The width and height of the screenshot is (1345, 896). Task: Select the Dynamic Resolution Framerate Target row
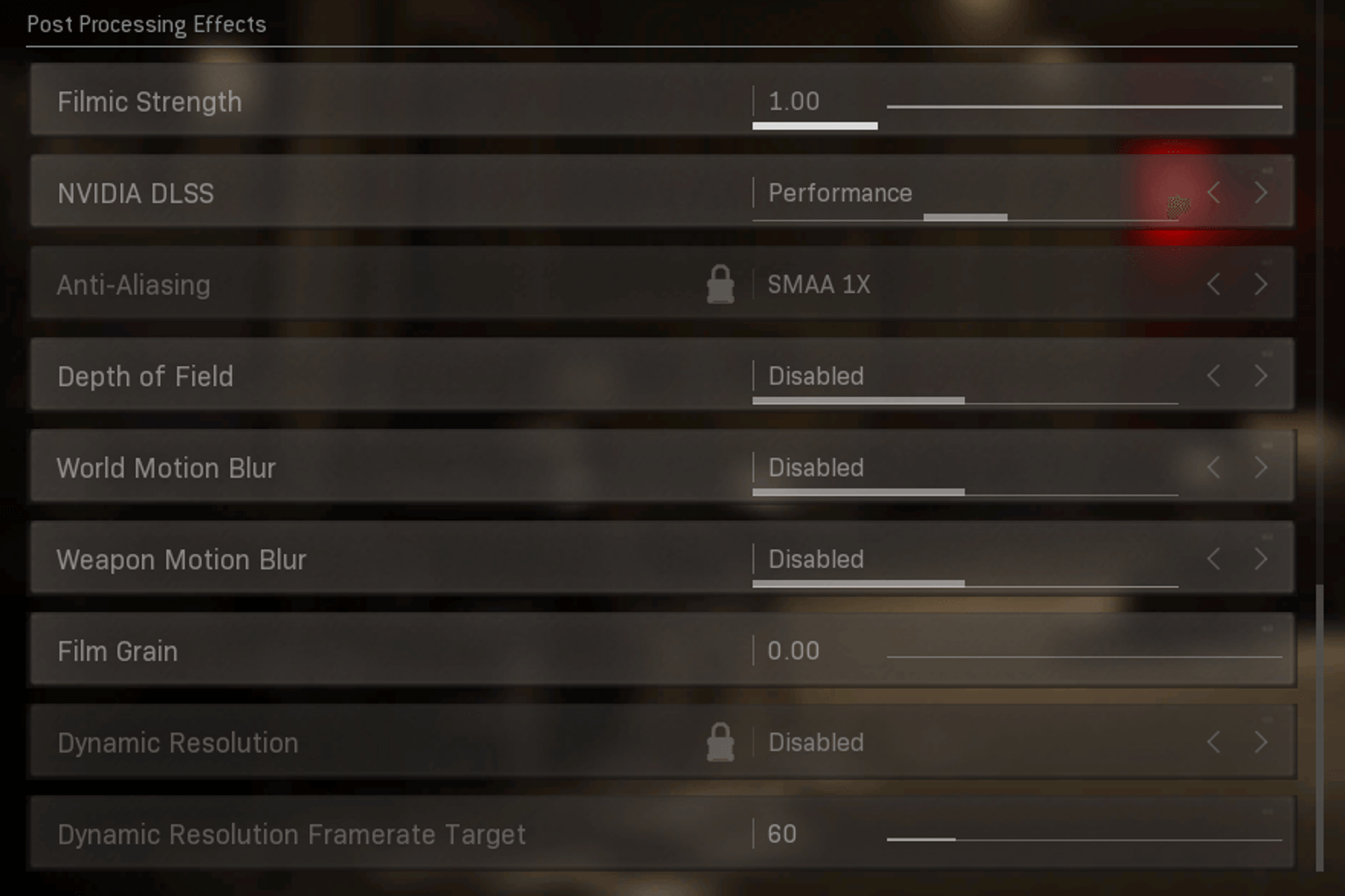290,833
